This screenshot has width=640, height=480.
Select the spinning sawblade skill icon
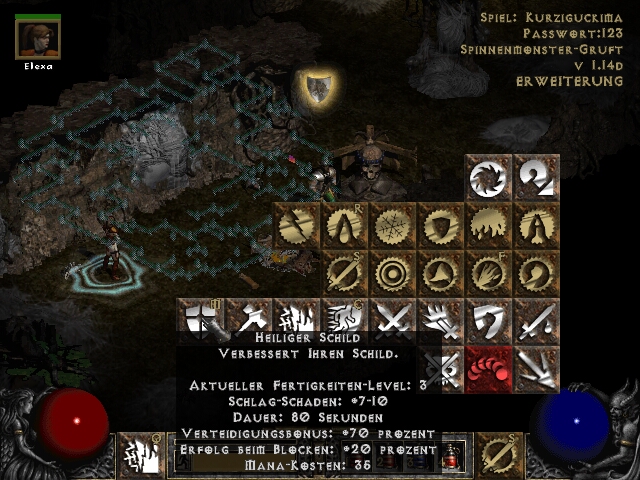490,178
